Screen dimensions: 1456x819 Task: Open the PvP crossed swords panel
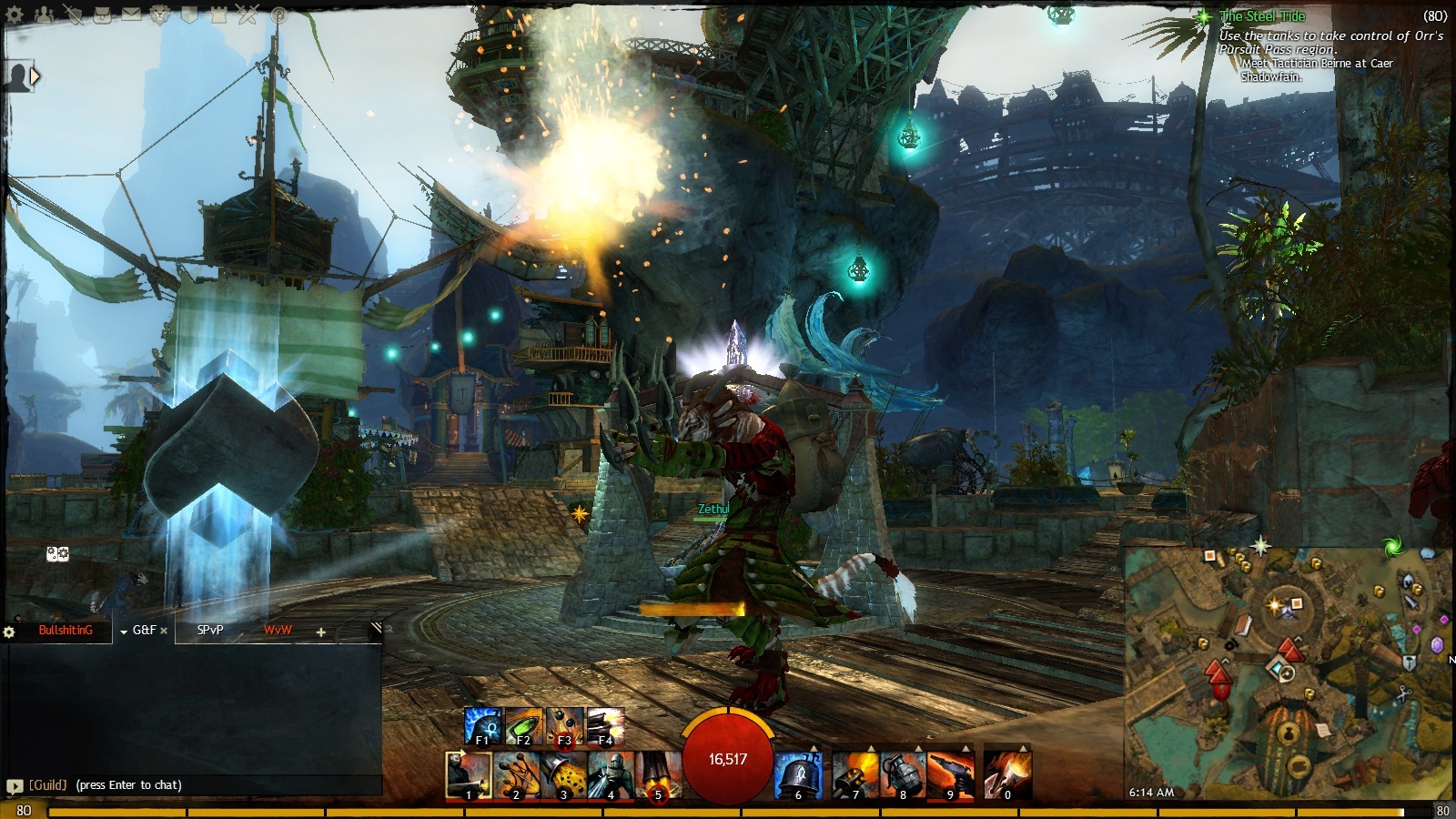click(x=248, y=15)
